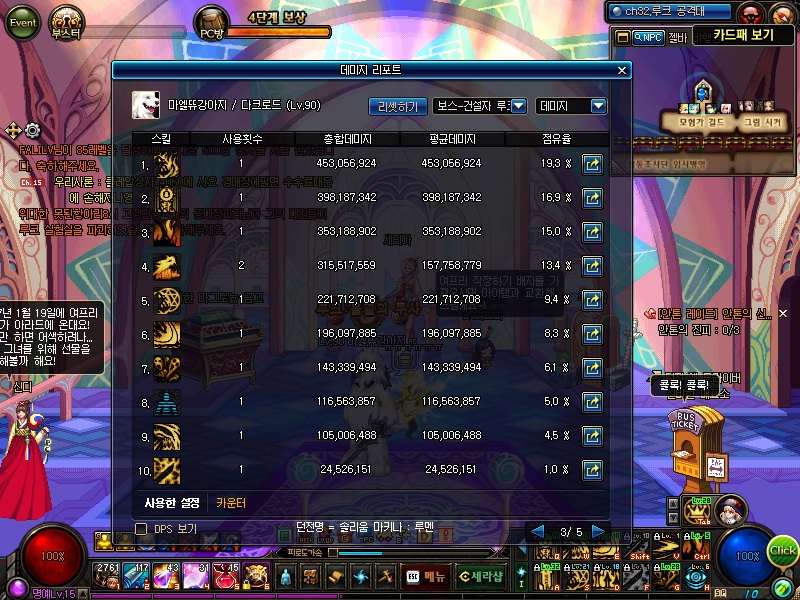Click the 리셋하기 reset button

coord(398,106)
